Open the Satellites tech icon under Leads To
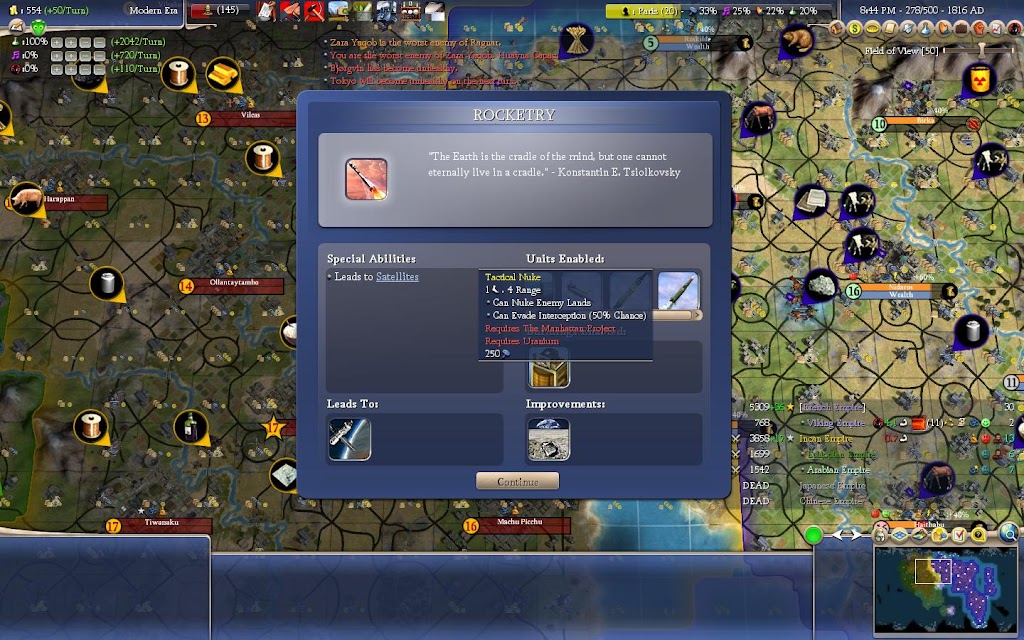1024x640 pixels. (349, 439)
